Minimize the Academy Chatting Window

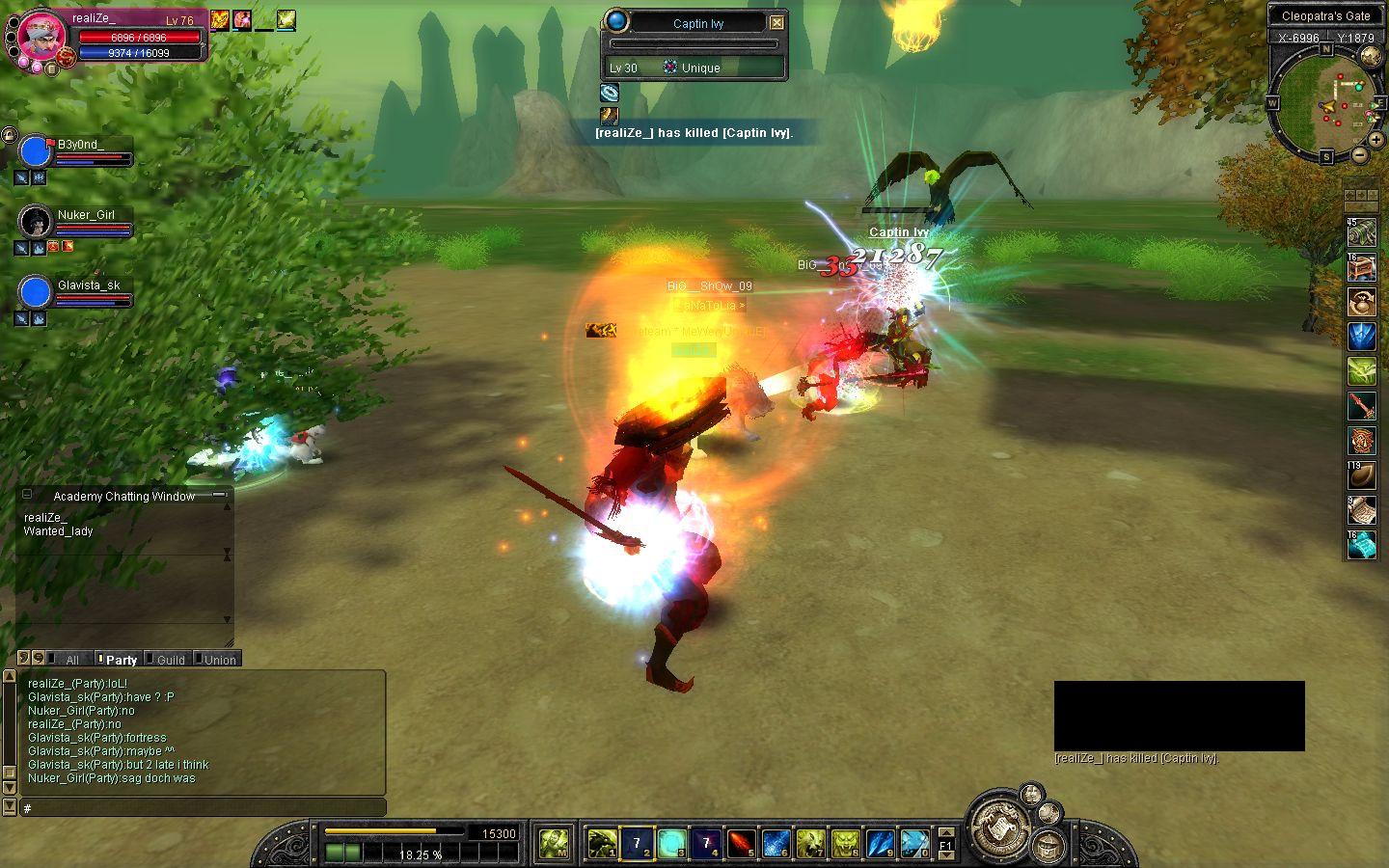point(220,495)
